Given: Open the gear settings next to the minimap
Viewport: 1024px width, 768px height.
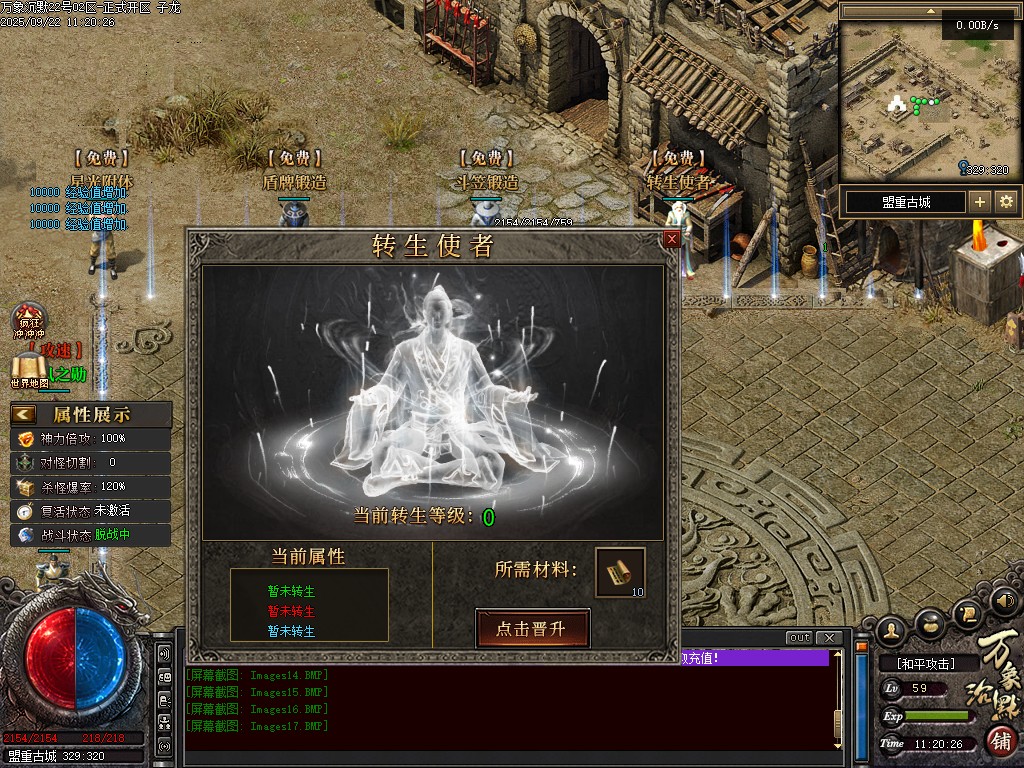Looking at the screenshot, I should click(1006, 202).
